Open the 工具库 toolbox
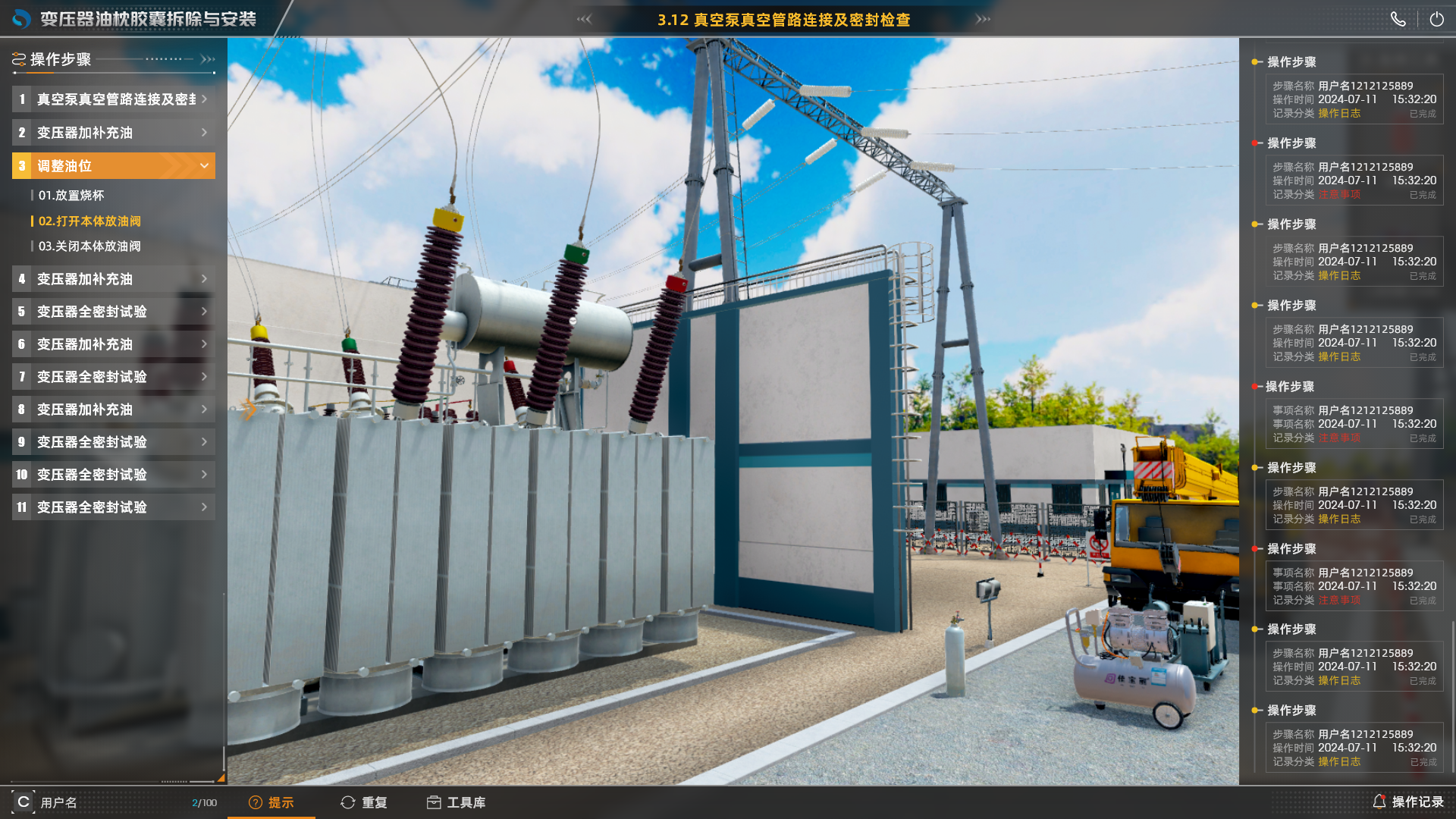 [x=457, y=802]
